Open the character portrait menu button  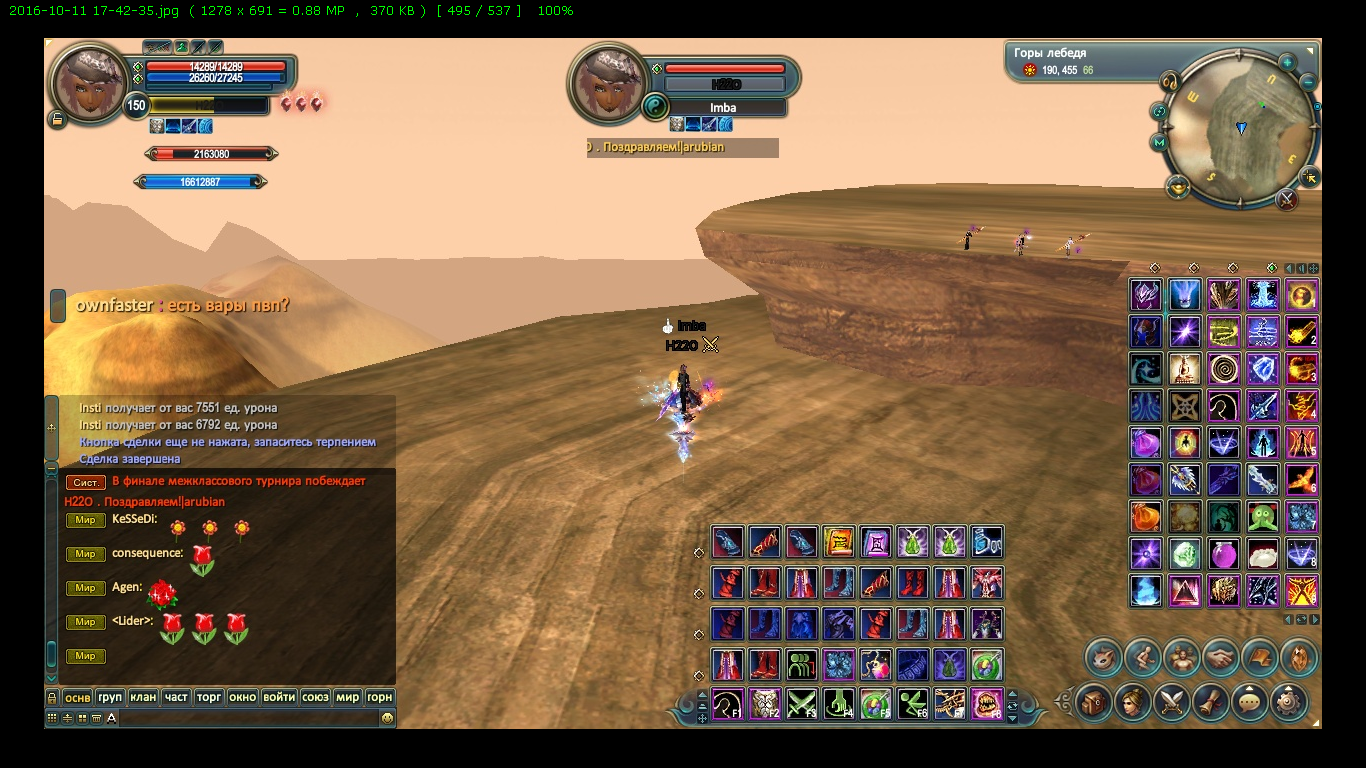[x=1134, y=702]
